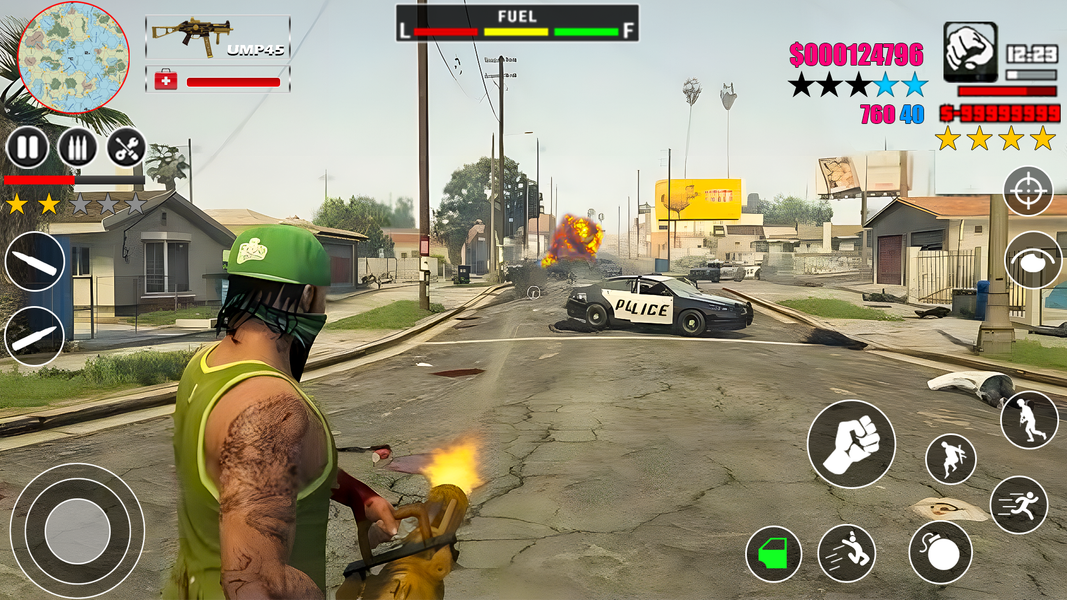Image resolution: width=1067 pixels, height=600 pixels.
Task: Open the circular minimap
Action: tap(73, 57)
